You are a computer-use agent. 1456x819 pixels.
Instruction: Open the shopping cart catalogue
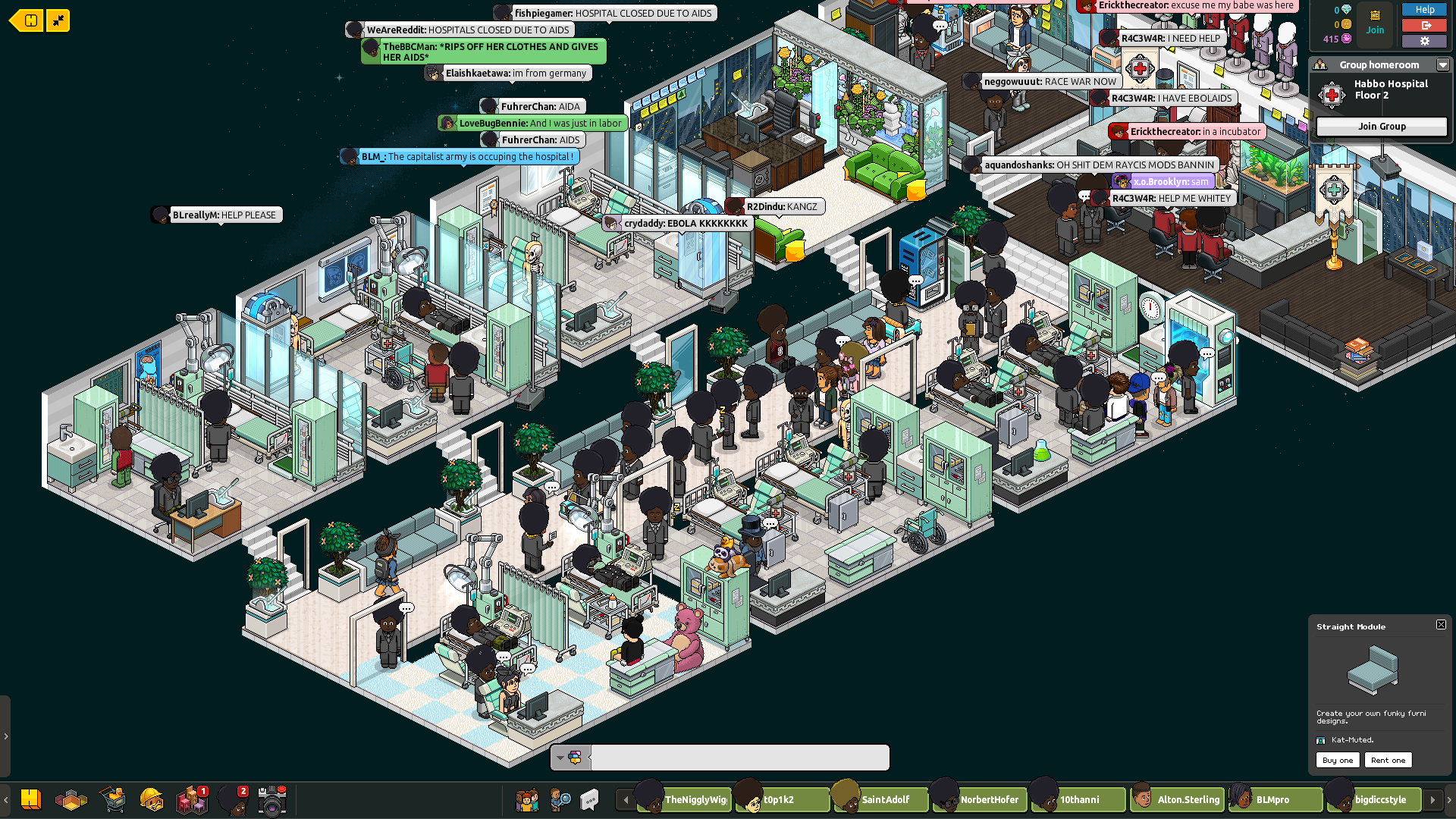point(113,799)
